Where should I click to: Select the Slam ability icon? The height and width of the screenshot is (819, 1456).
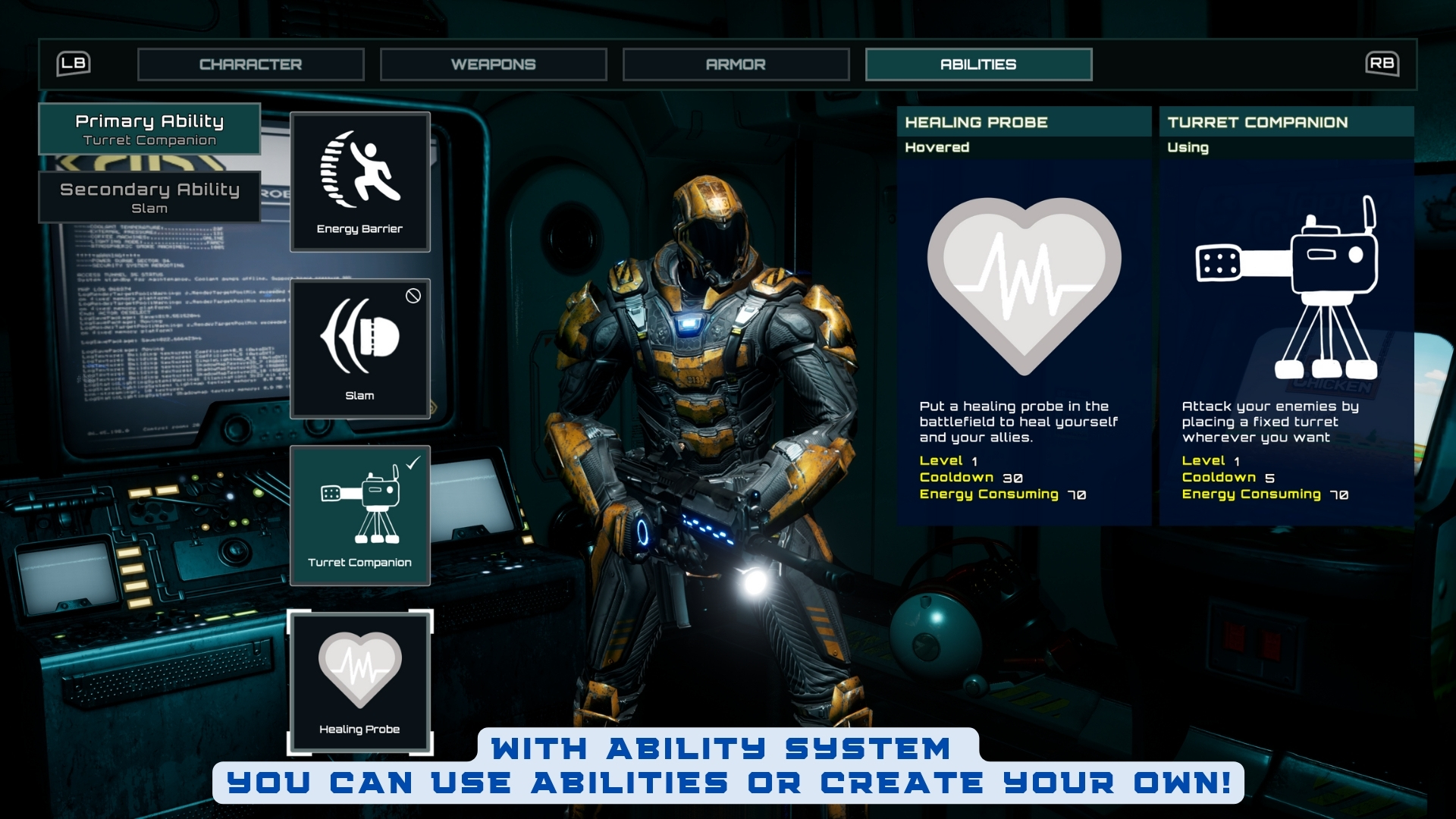pyautogui.click(x=359, y=347)
